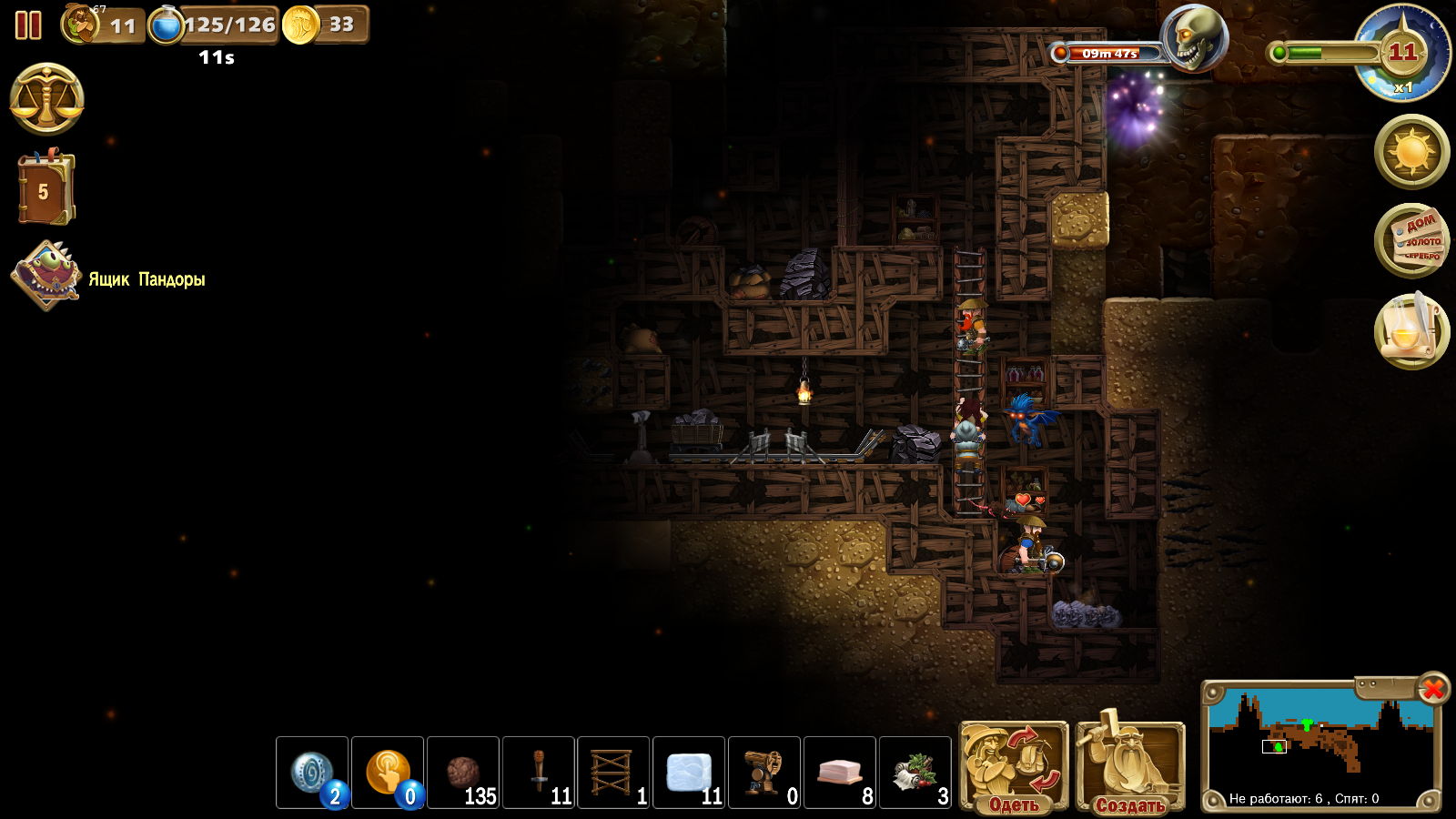Screen dimensions: 1456x819
Task: Open the potion recipe scroll
Action: coord(1411,330)
